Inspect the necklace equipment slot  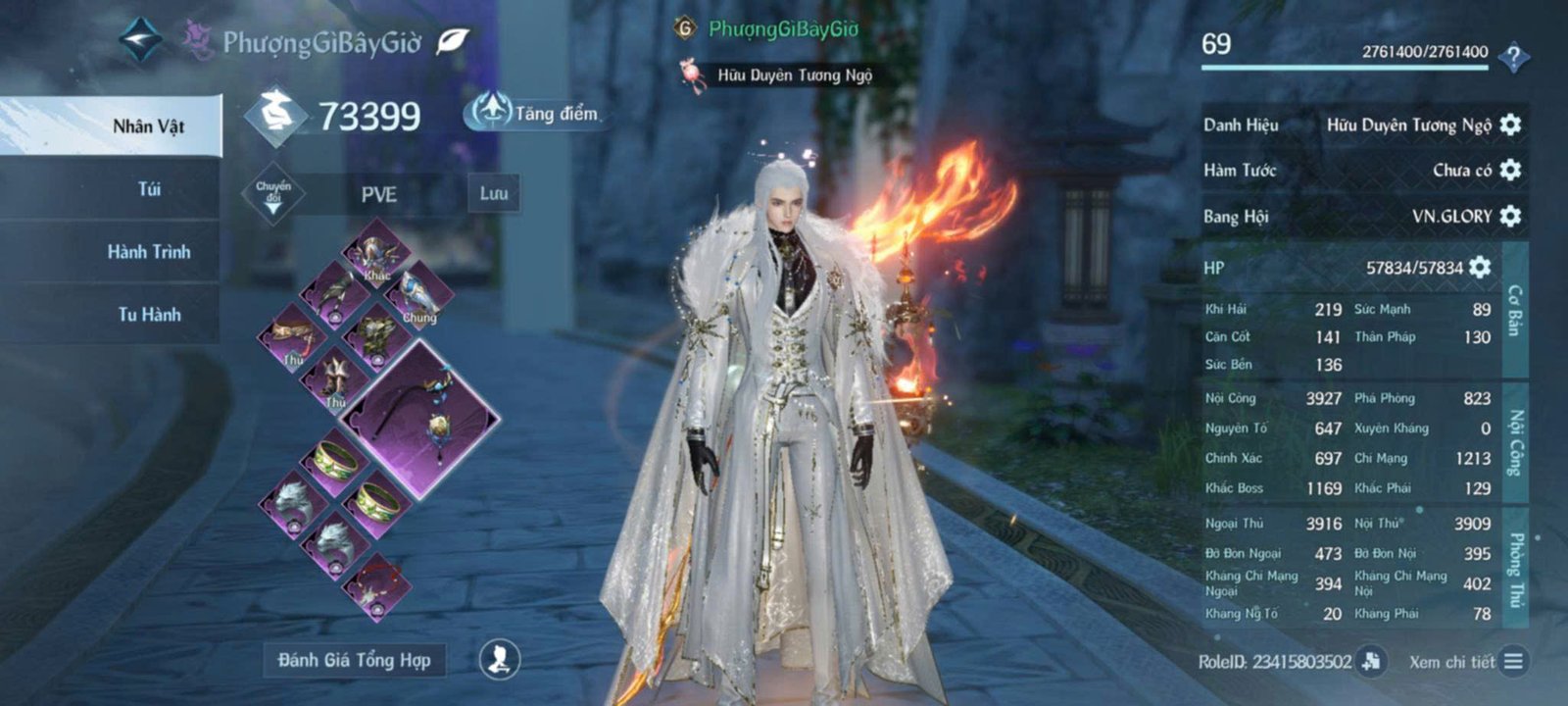(377, 585)
